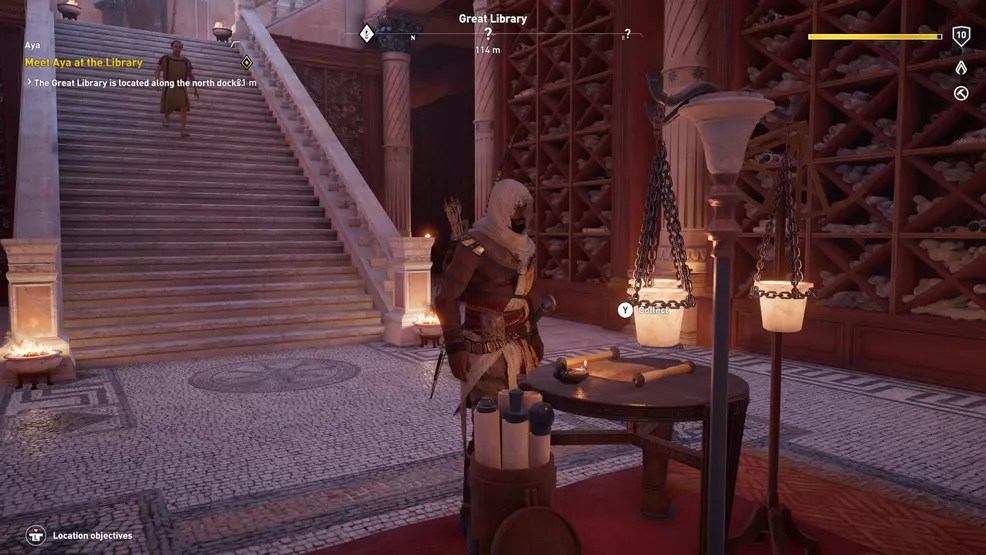This screenshot has height=555, width=986.
Task: Select the east question mark on the compass
Action: (627, 34)
